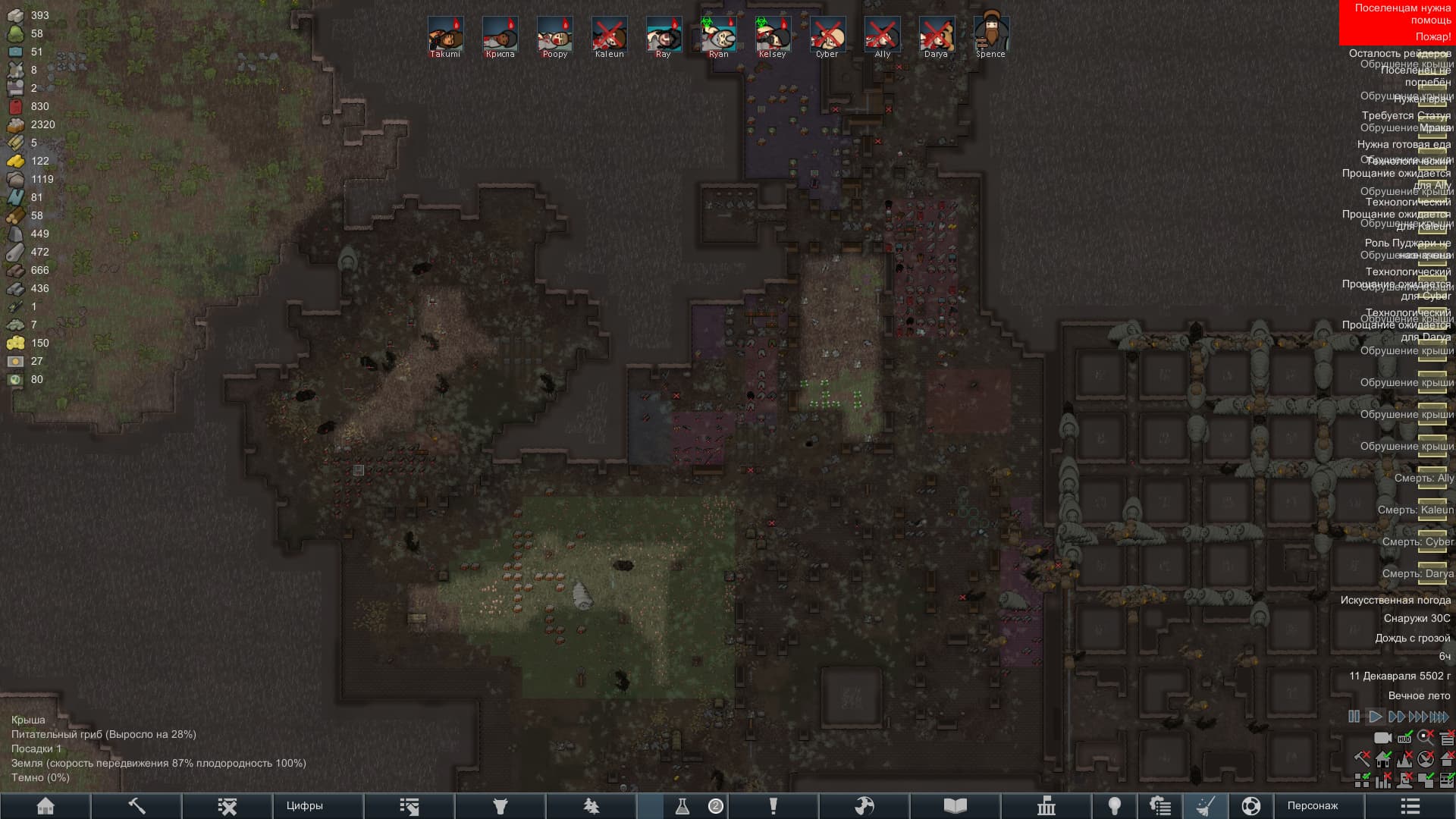Open the Цифры tab

(304, 806)
